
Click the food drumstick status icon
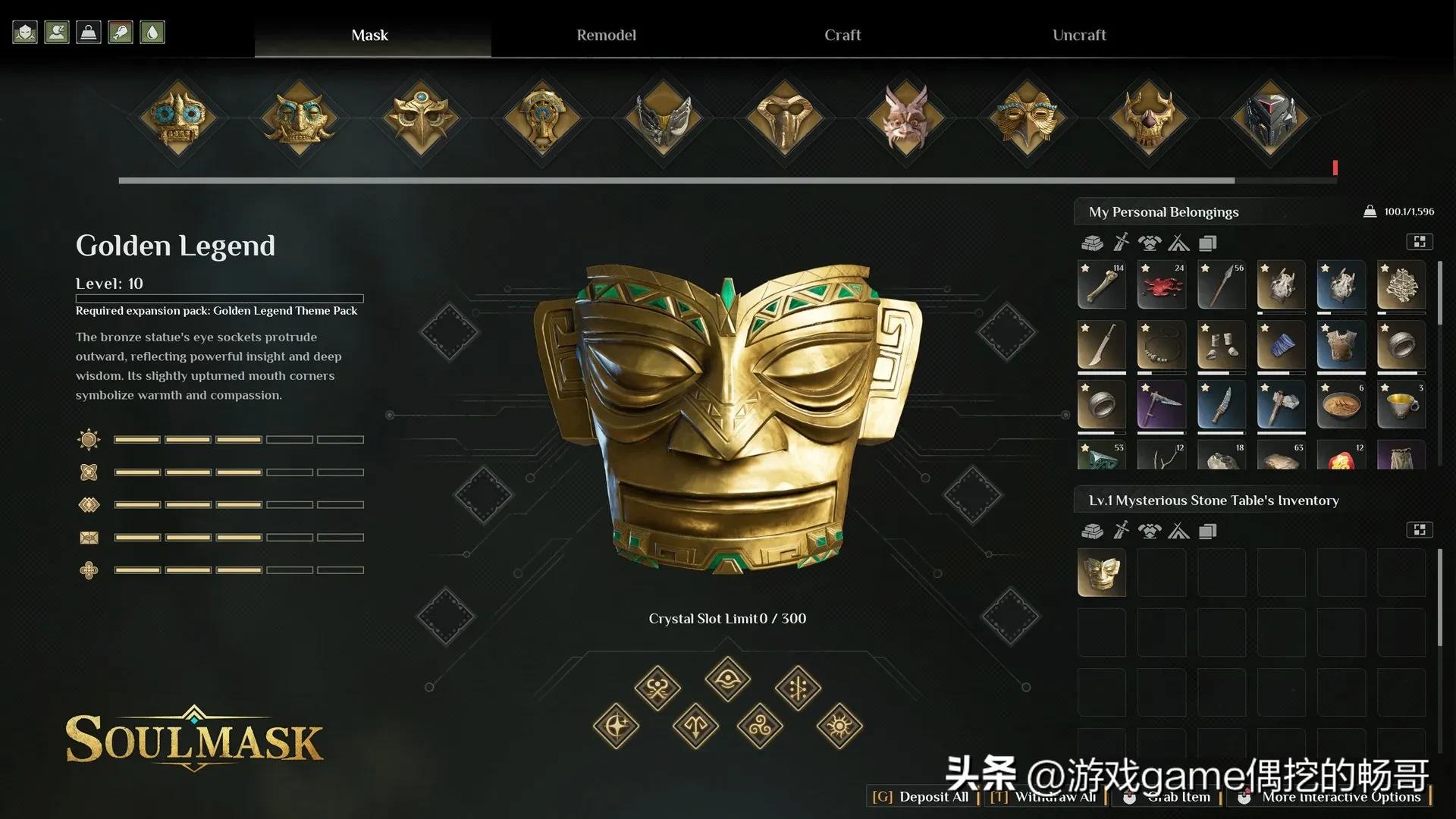(x=121, y=32)
